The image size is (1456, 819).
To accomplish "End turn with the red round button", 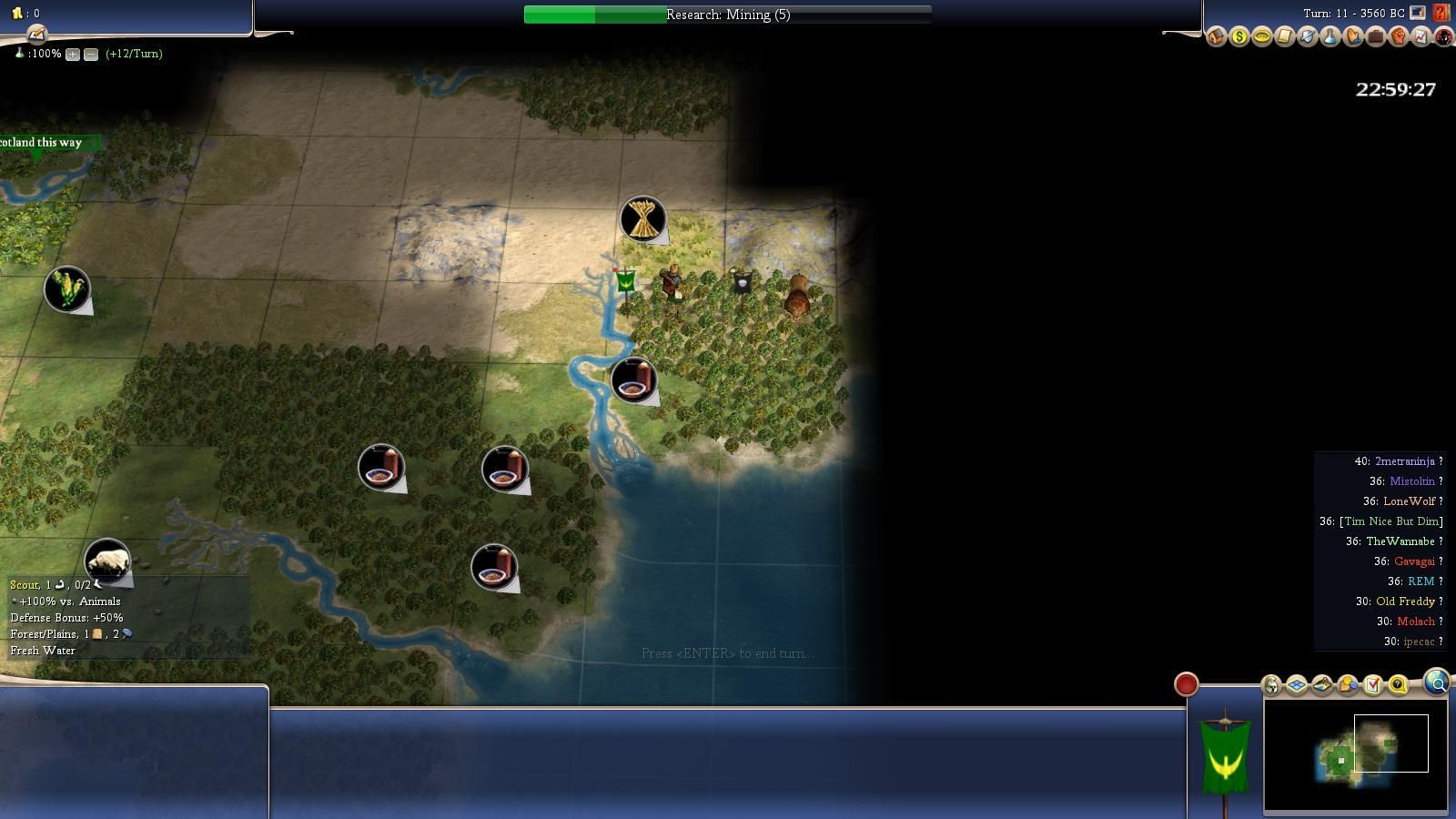I will 1186,684.
